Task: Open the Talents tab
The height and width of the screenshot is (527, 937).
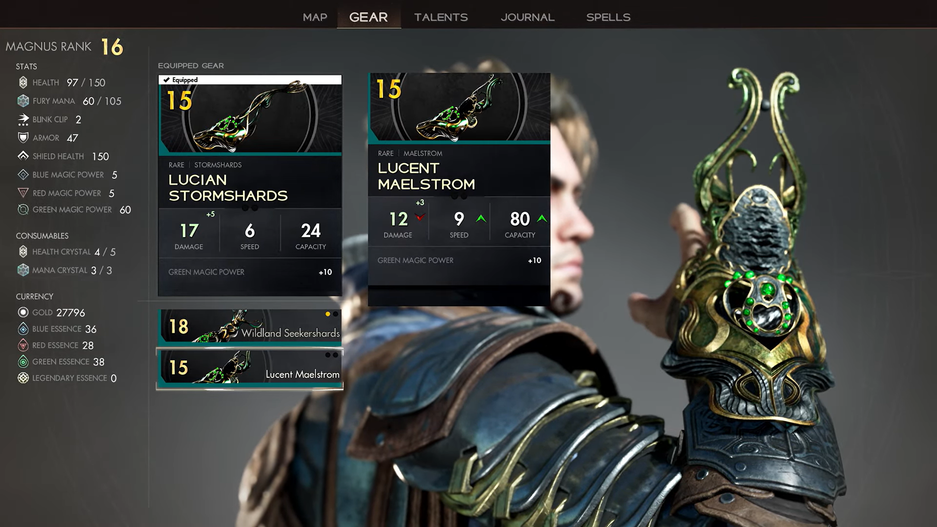Action: pyautogui.click(x=441, y=17)
